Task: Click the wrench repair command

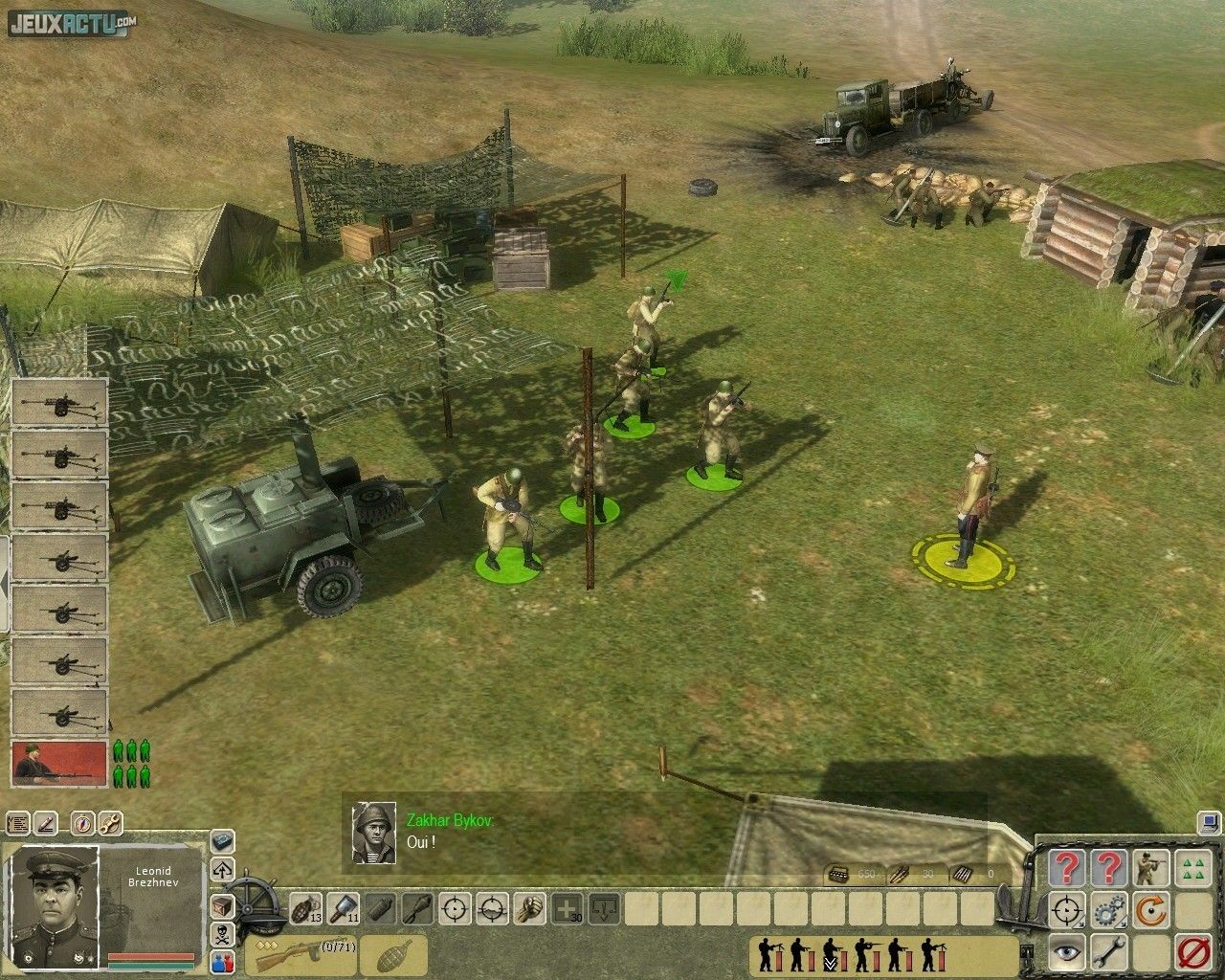Action: (x=1110, y=953)
